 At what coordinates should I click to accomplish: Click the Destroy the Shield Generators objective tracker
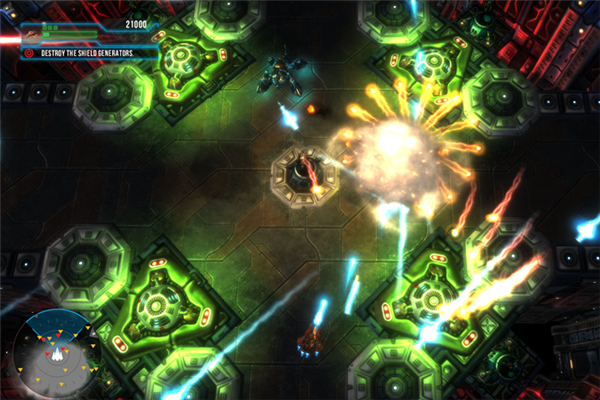90,52
